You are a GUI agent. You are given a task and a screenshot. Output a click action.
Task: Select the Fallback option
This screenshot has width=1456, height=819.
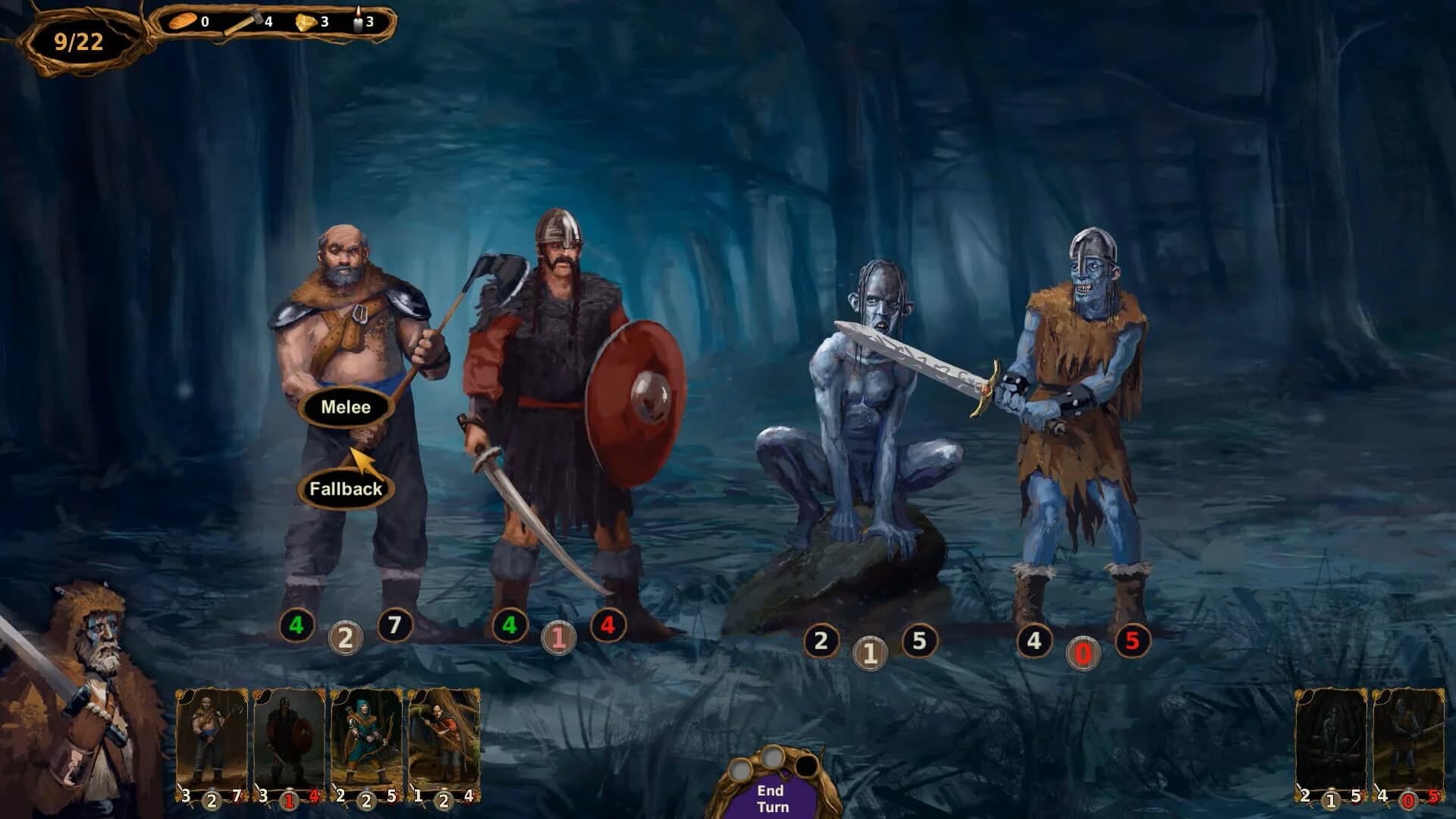345,491
